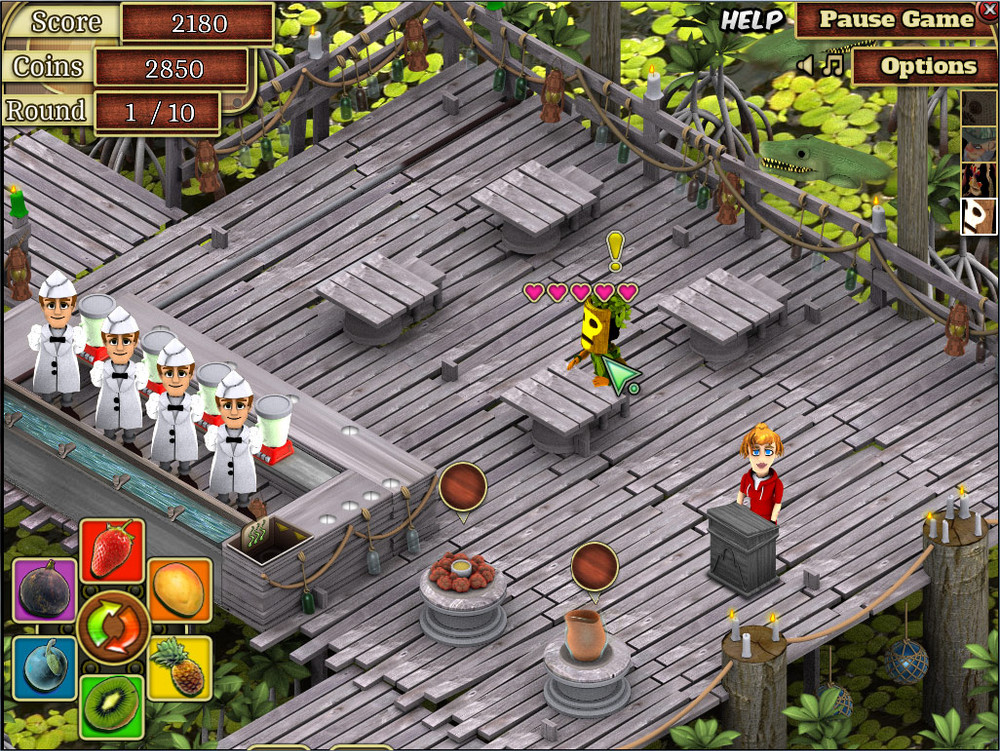Close the game with the red X
The height and width of the screenshot is (751, 1000).
(x=988, y=9)
